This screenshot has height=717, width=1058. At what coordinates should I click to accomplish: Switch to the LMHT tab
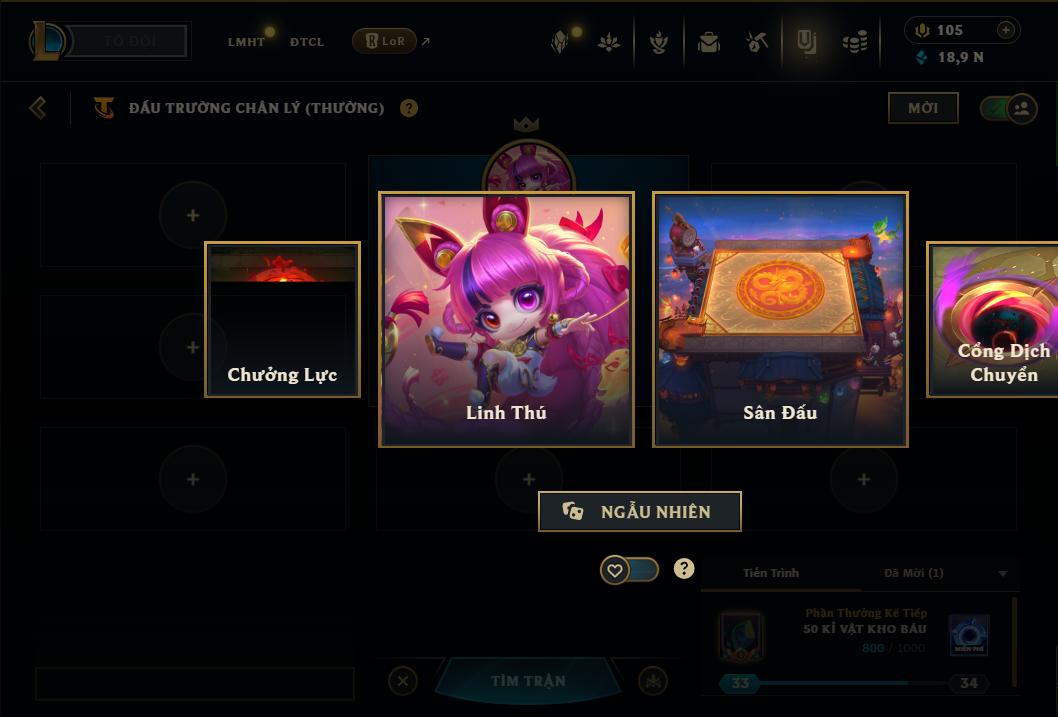coord(246,42)
